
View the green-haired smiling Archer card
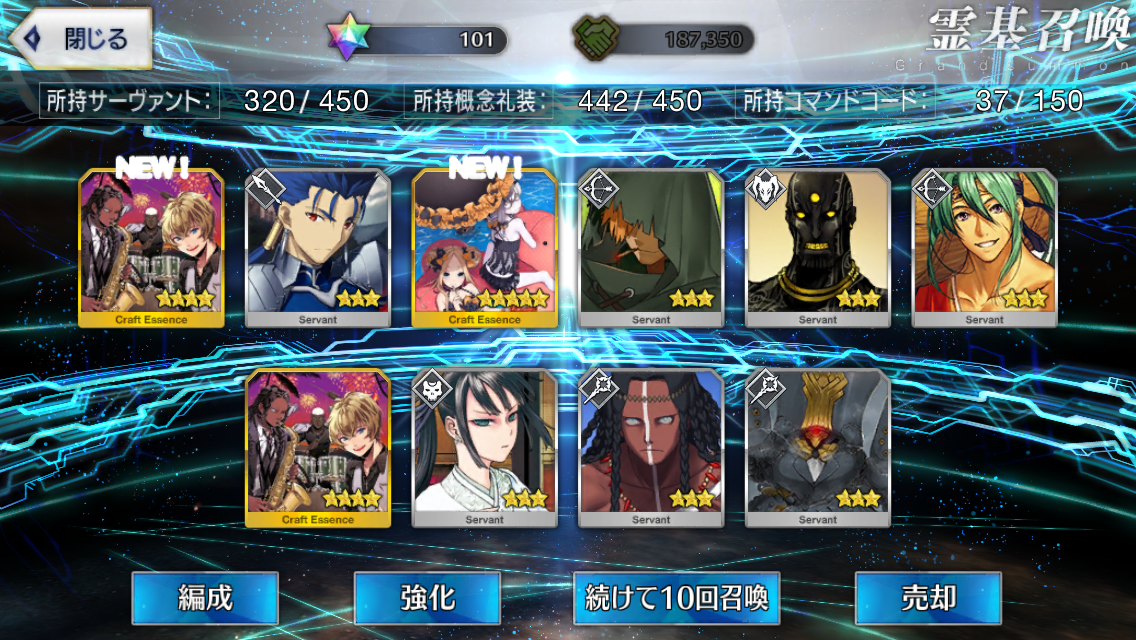click(985, 248)
